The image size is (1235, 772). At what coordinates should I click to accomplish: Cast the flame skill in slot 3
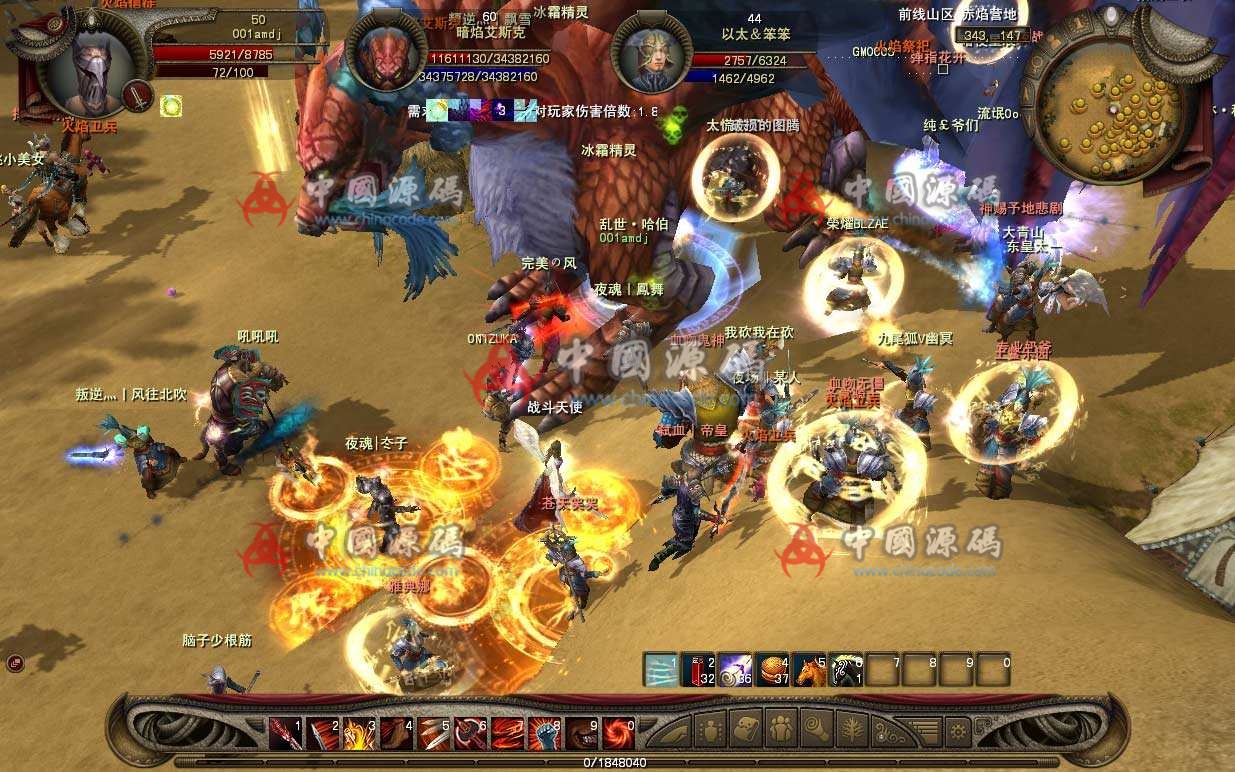360,734
